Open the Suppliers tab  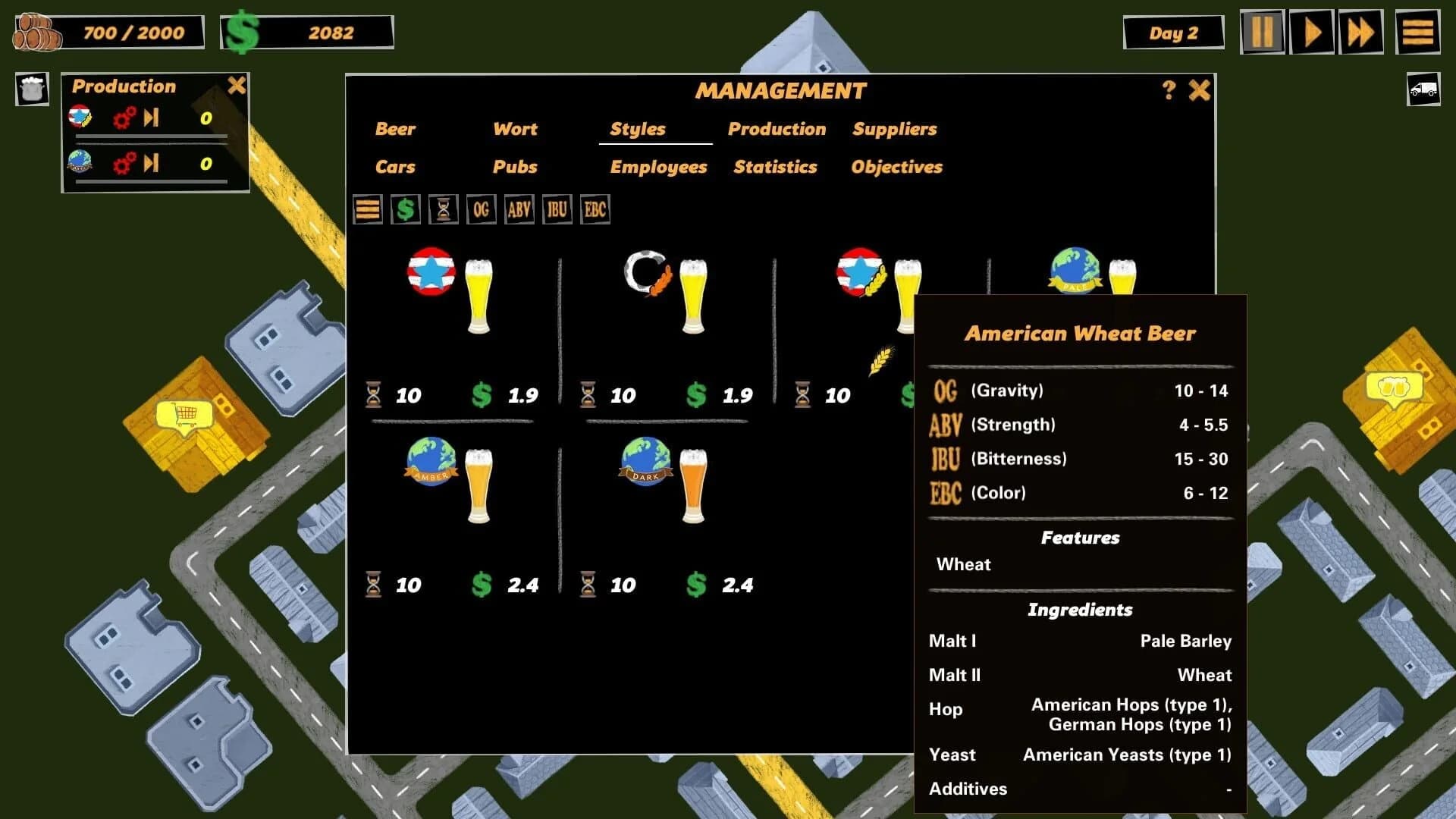pos(895,129)
